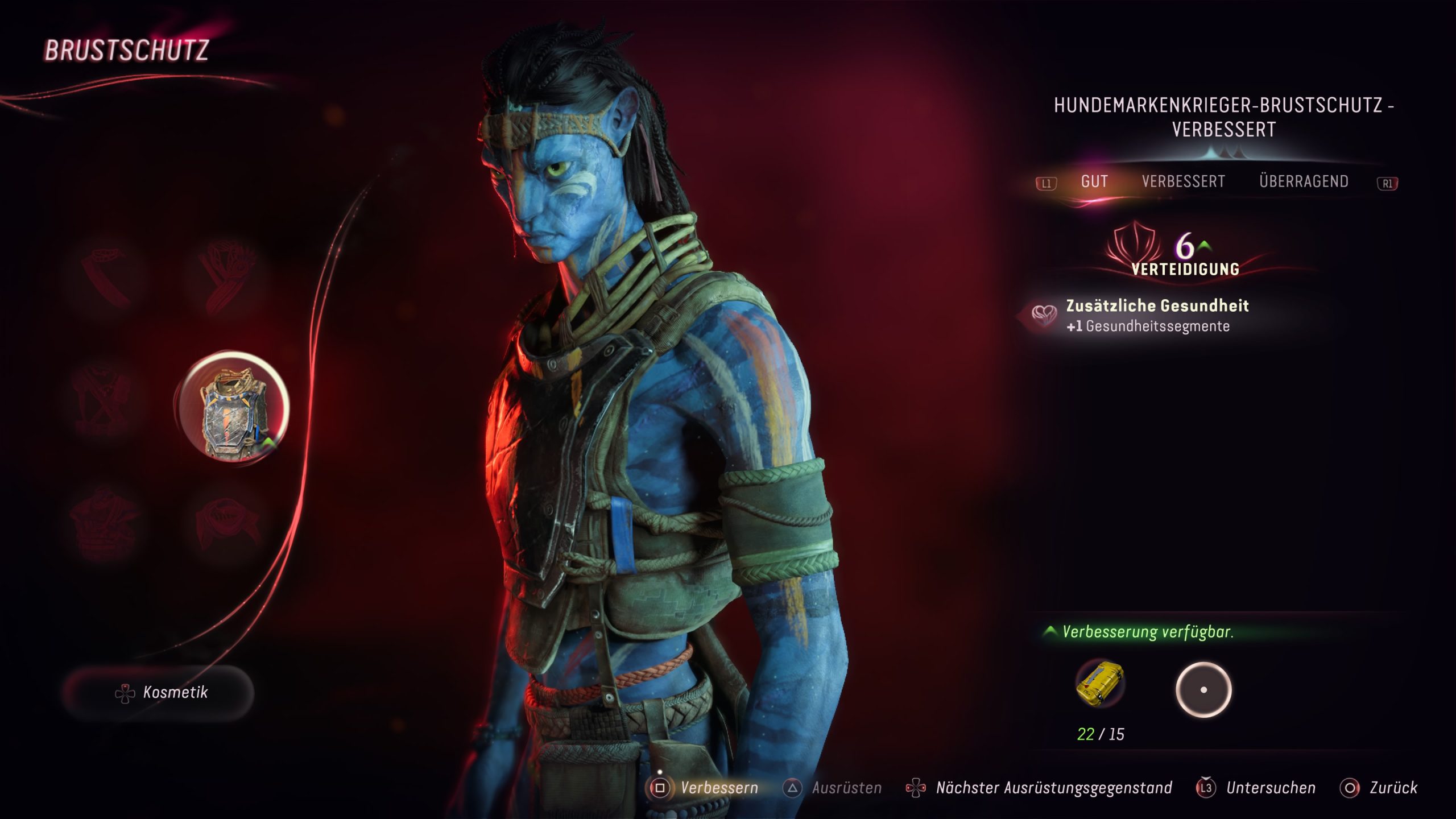Screen dimensions: 1456x819
Task: Select the highlighted chest armor slot
Action: (x=233, y=407)
